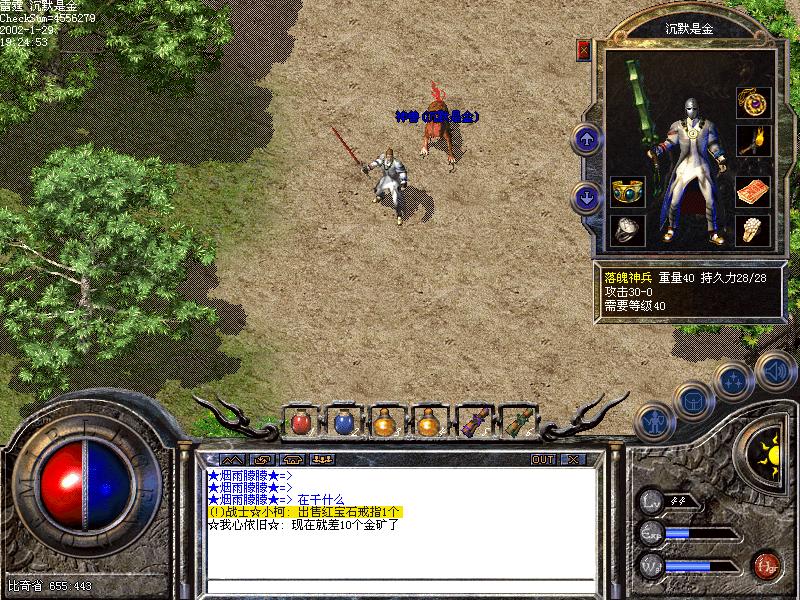Select the red book equipment slot
Image resolution: width=800 pixels, height=600 pixels.
[751, 191]
